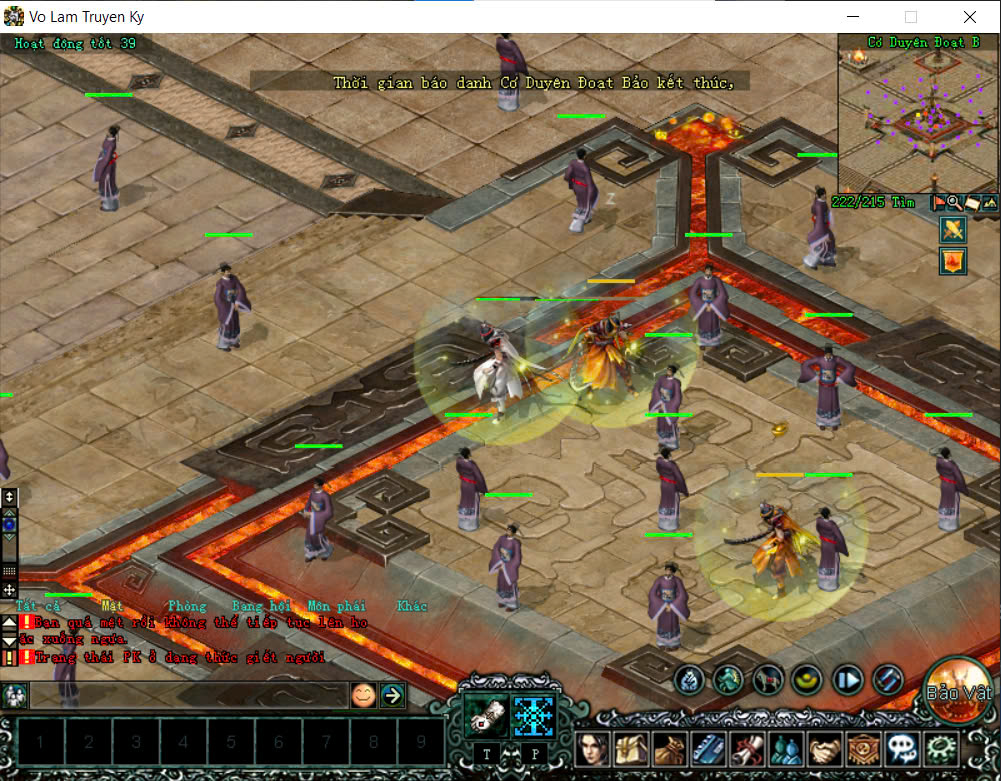Click the magnifying glass under the minimap

click(x=954, y=203)
